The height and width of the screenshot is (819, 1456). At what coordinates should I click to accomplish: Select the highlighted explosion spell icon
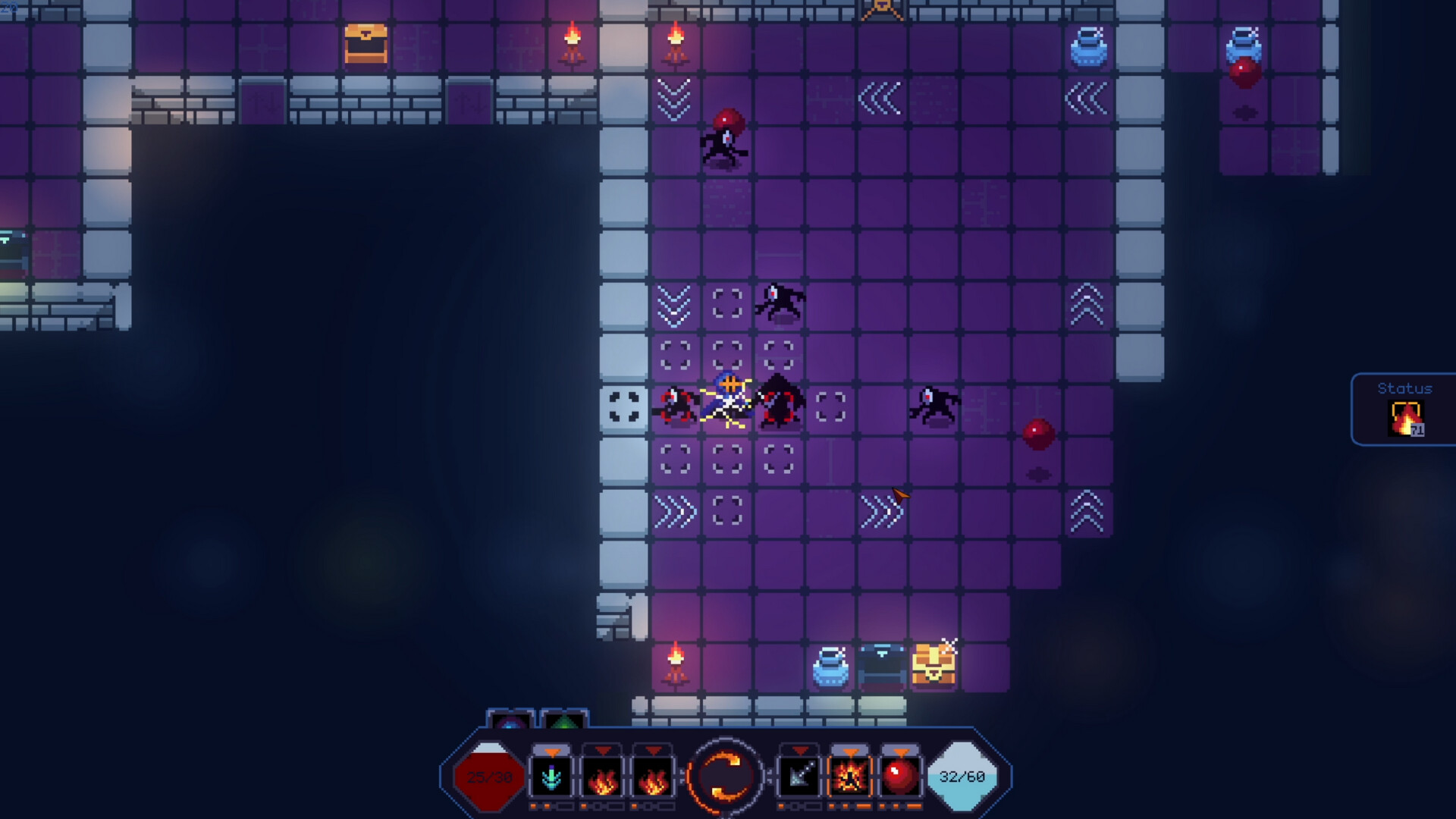pyautogui.click(x=851, y=776)
